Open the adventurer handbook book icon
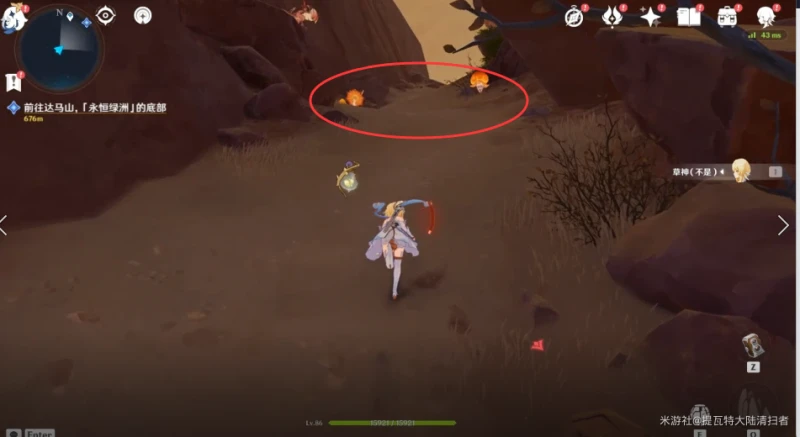This screenshot has height=437, width=800. [688, 16]
